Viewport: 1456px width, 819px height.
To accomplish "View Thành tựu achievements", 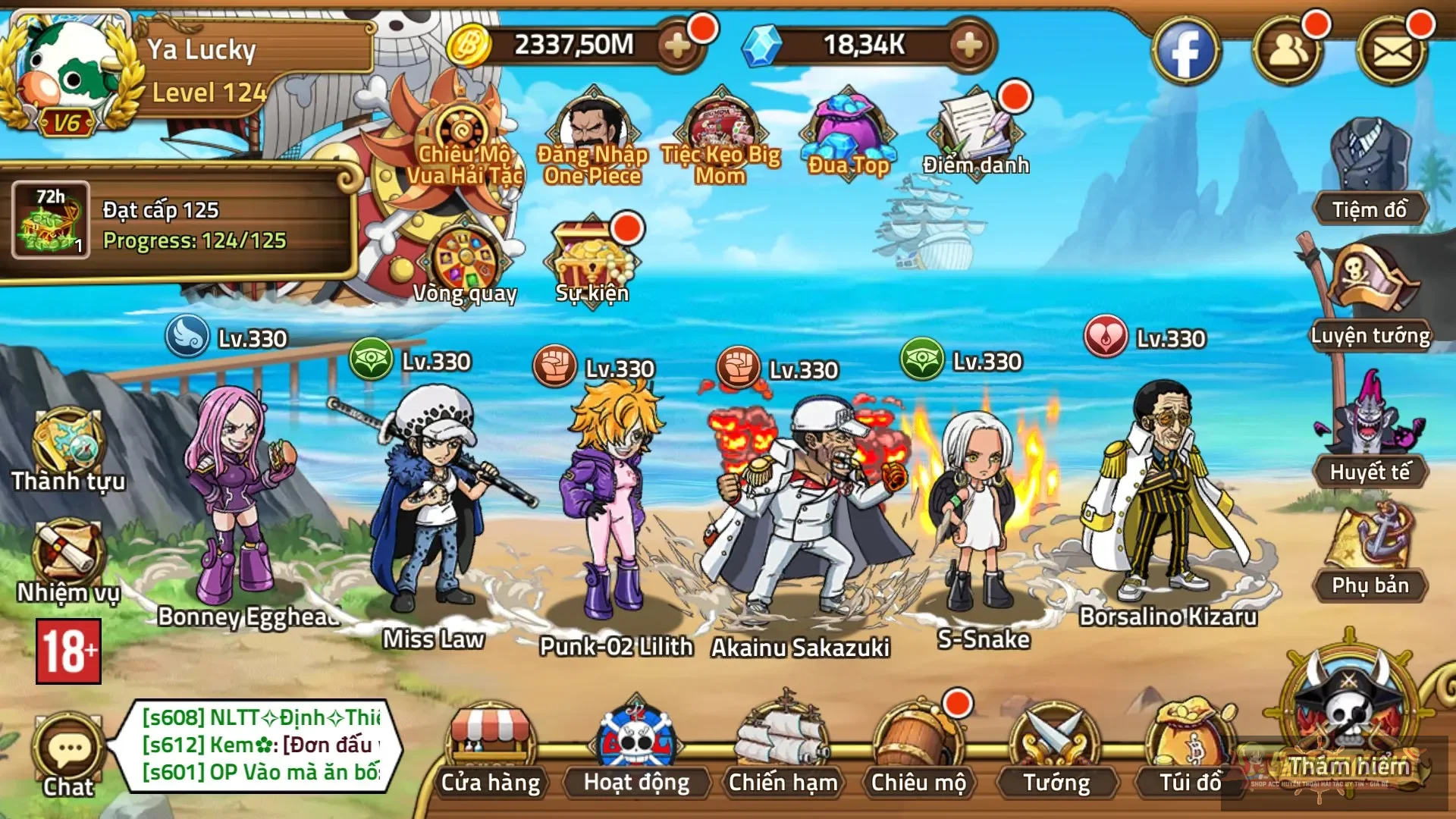I will pyautogui.click(x=68, y=449).
